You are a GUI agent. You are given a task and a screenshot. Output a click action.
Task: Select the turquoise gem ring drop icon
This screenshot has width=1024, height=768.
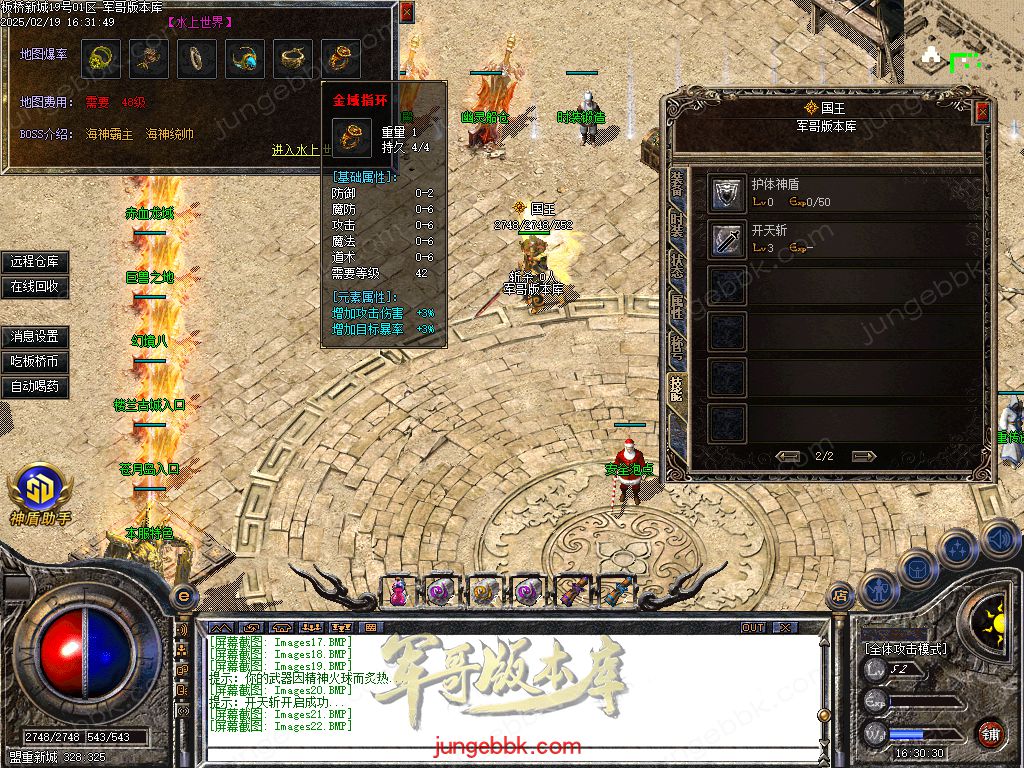click(x=245, y=60)
